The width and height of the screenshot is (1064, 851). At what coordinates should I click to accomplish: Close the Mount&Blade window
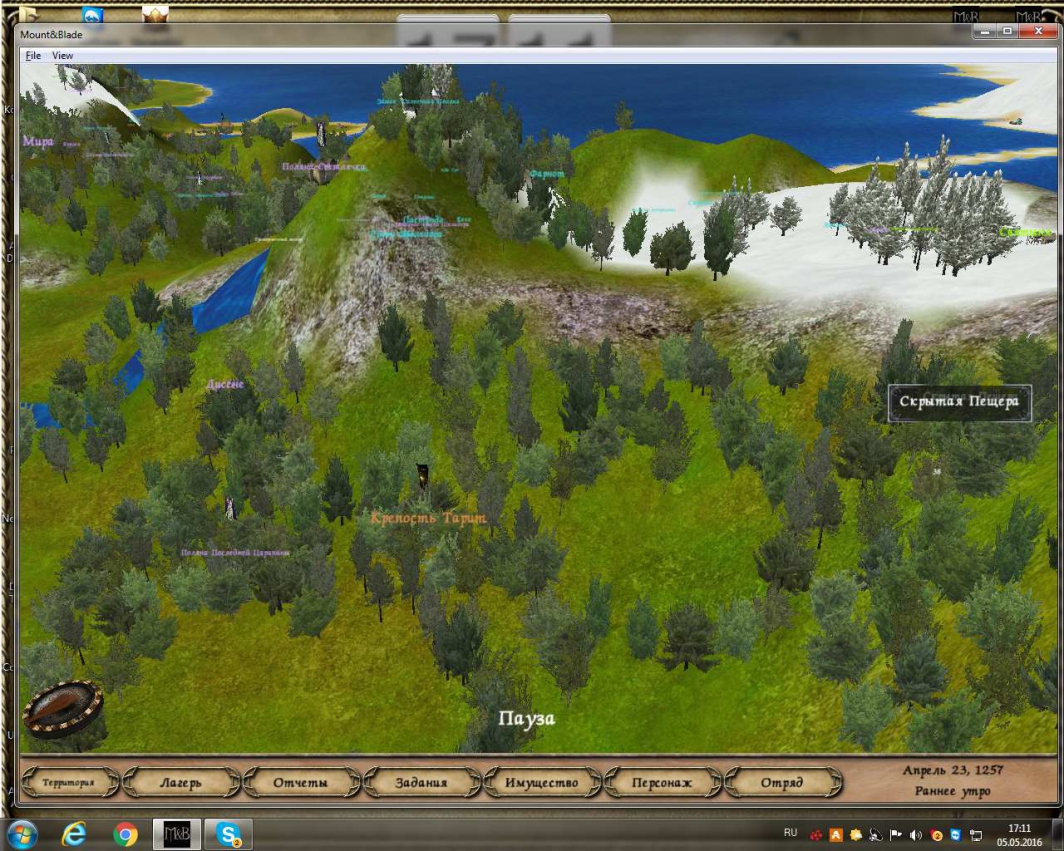point(1039,32)
